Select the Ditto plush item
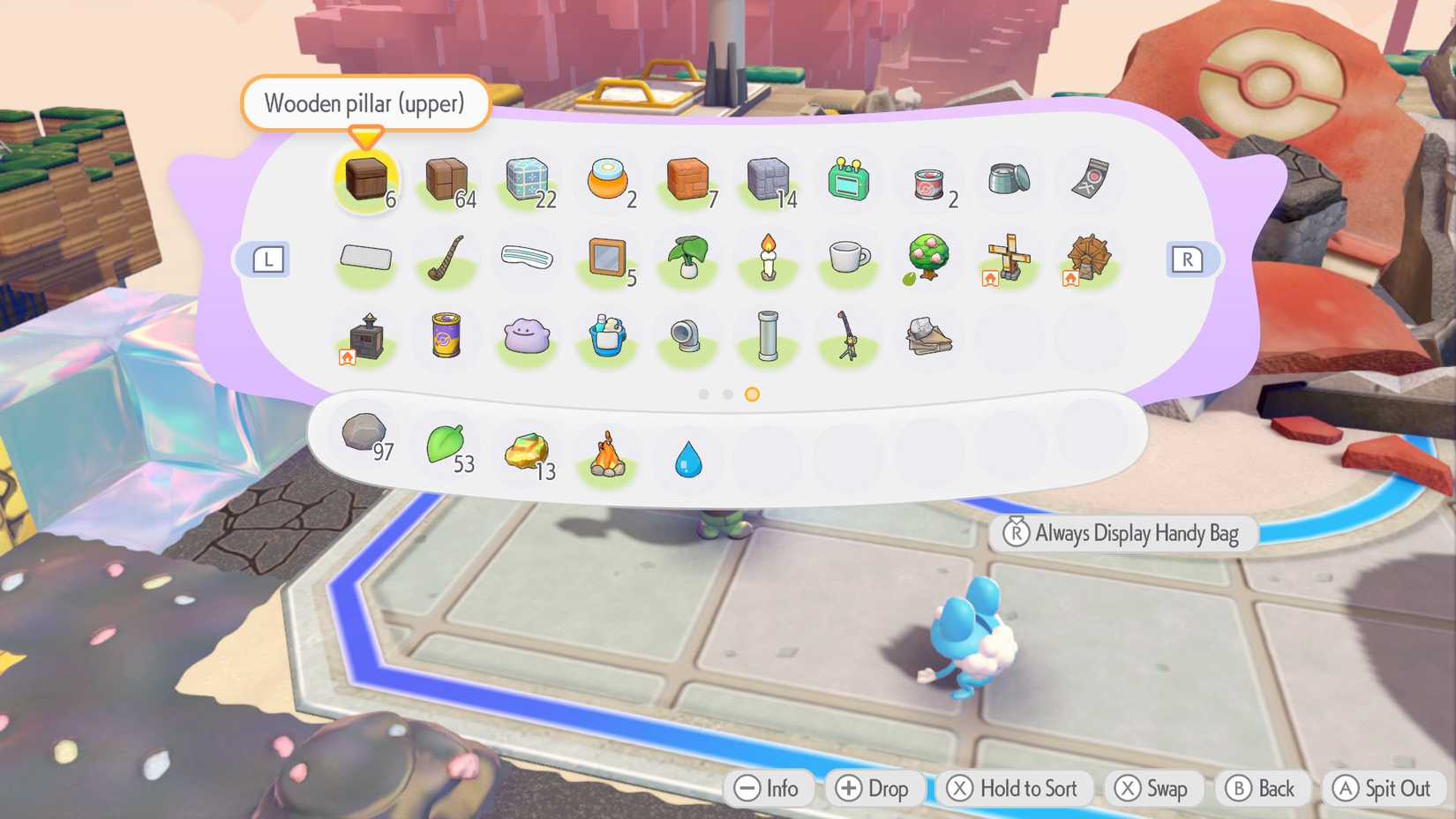The image size is (1456, 819). click(527, 338)
